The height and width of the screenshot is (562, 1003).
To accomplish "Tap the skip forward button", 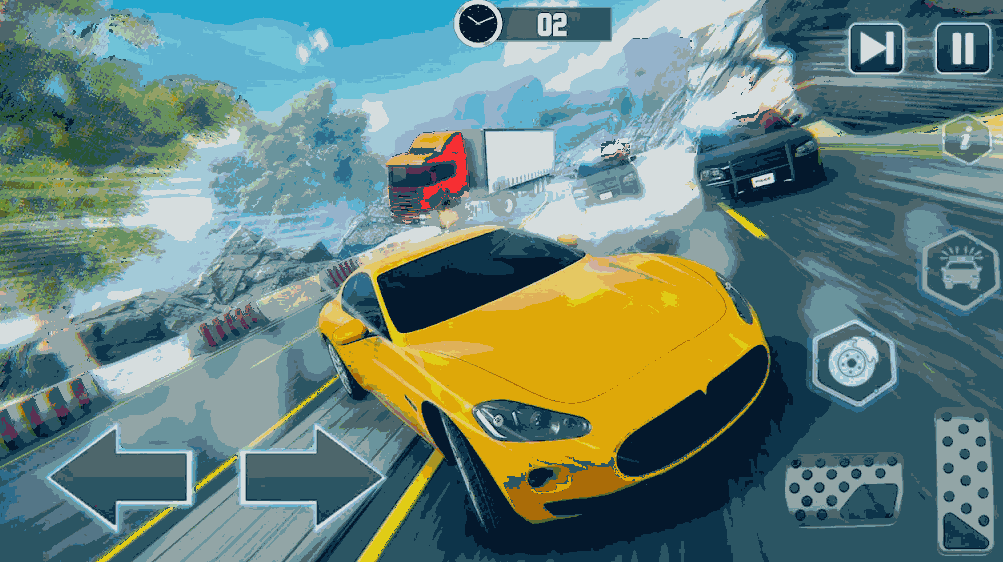I will (876, 48).
